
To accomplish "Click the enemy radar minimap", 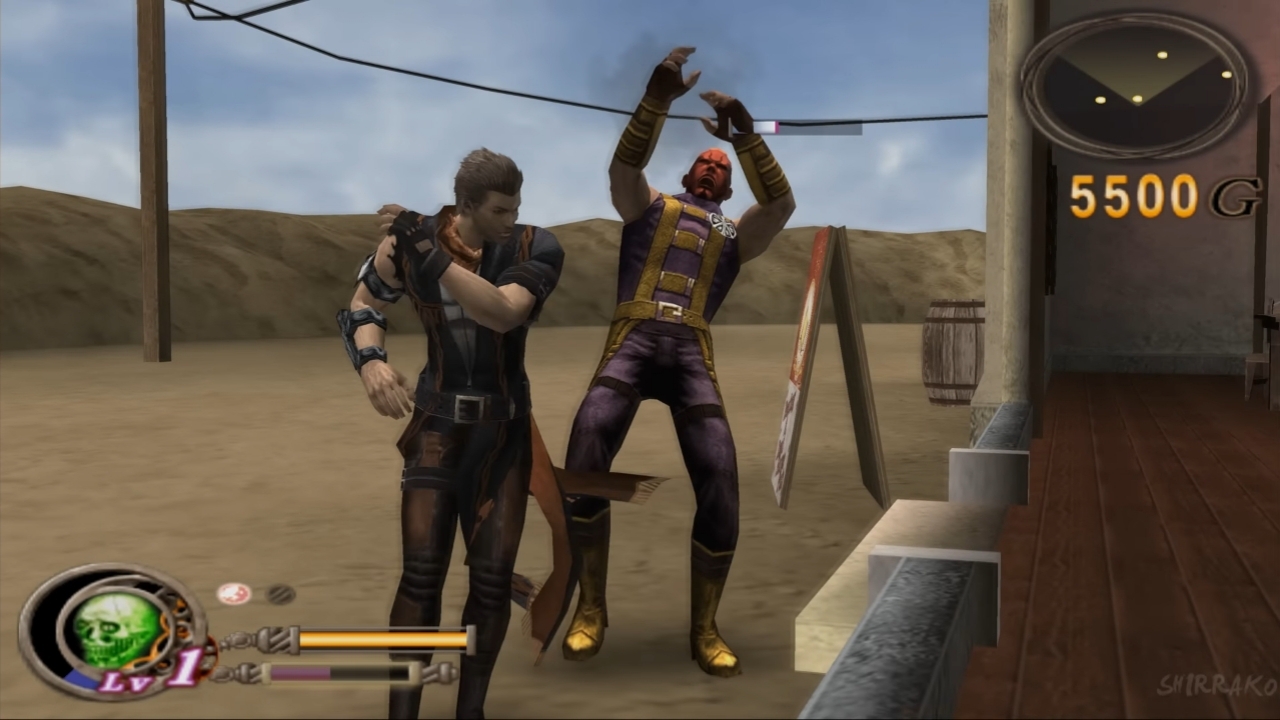I will (1134, 85).
